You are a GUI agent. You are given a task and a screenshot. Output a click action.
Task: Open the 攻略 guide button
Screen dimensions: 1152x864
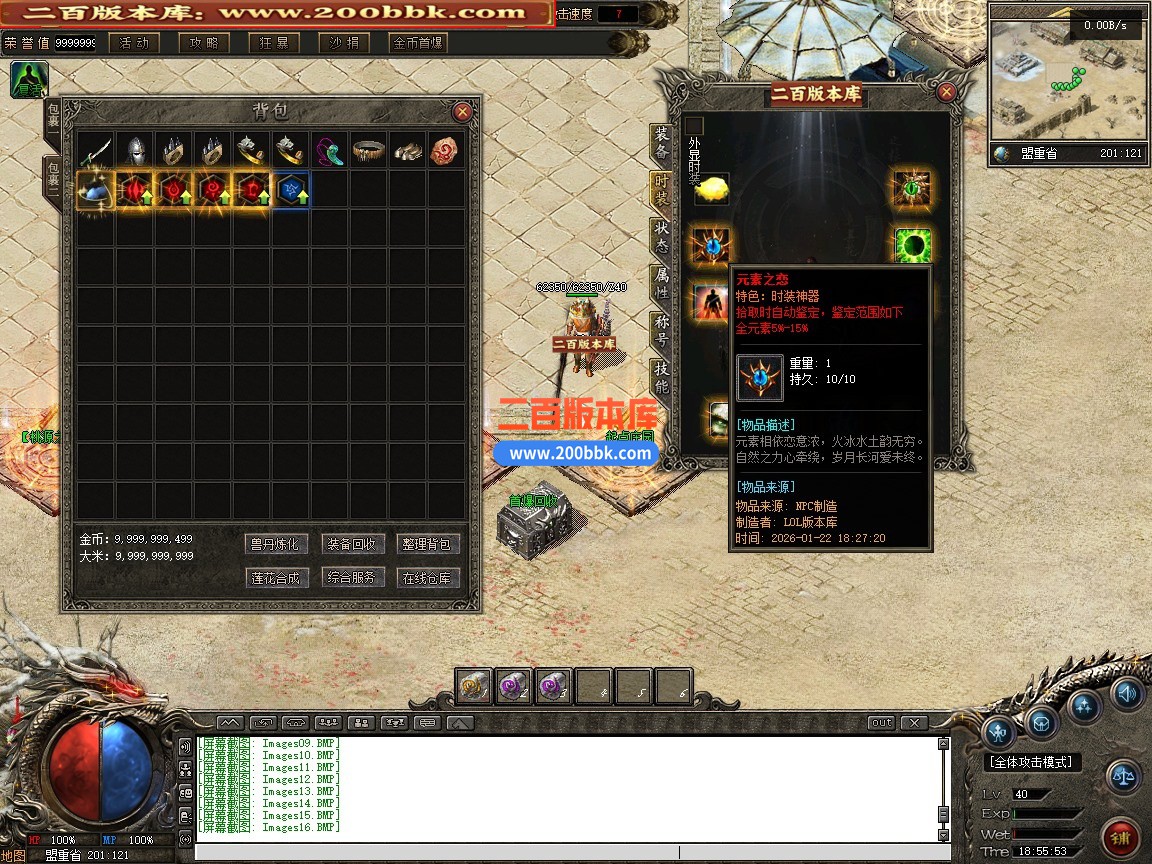click(x=204, y=43)
